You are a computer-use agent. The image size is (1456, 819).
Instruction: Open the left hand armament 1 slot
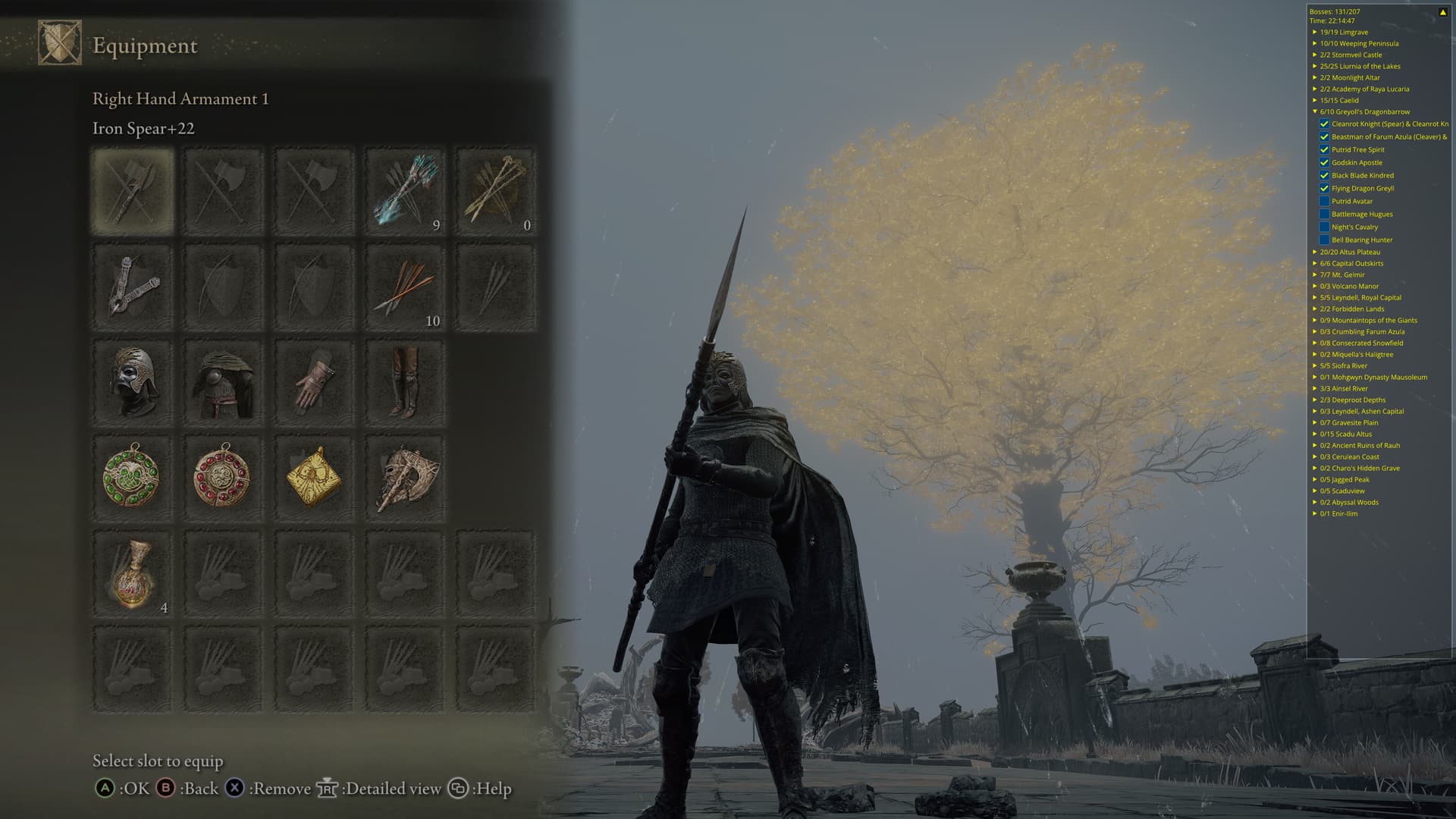click(x=133, y=287)
